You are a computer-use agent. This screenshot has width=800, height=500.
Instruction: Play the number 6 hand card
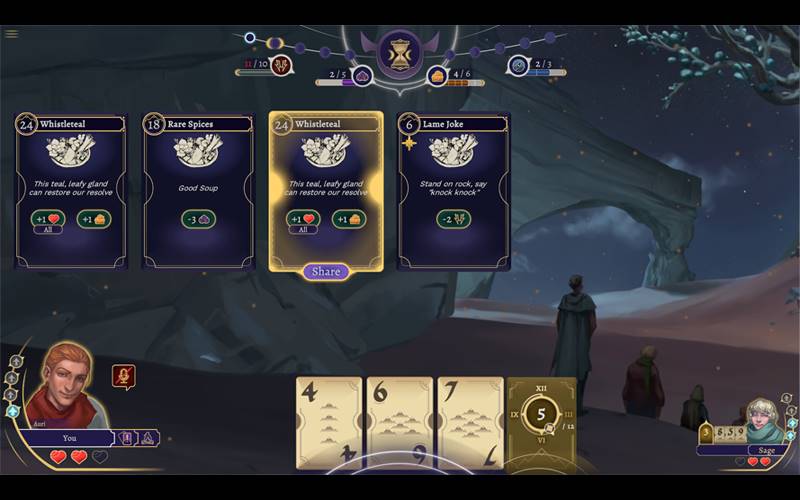pyautogui.click(x=399, y=422)
